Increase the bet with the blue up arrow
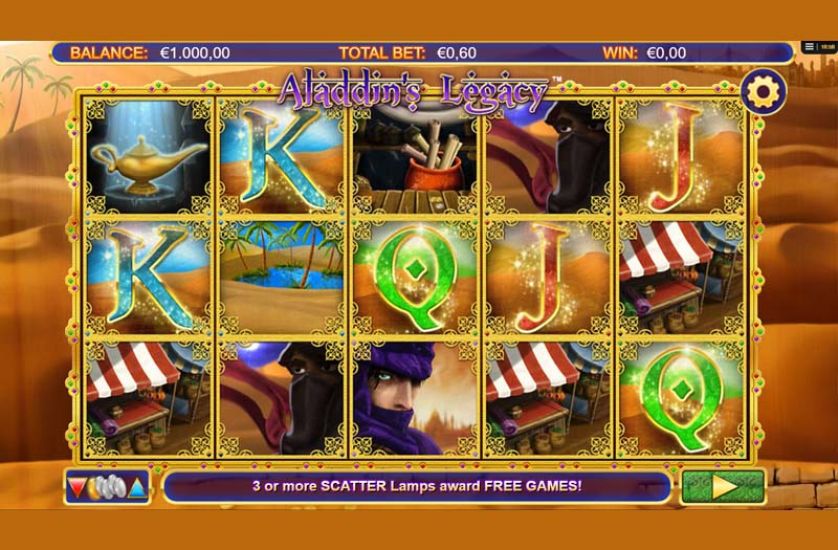 pos(137,487)
